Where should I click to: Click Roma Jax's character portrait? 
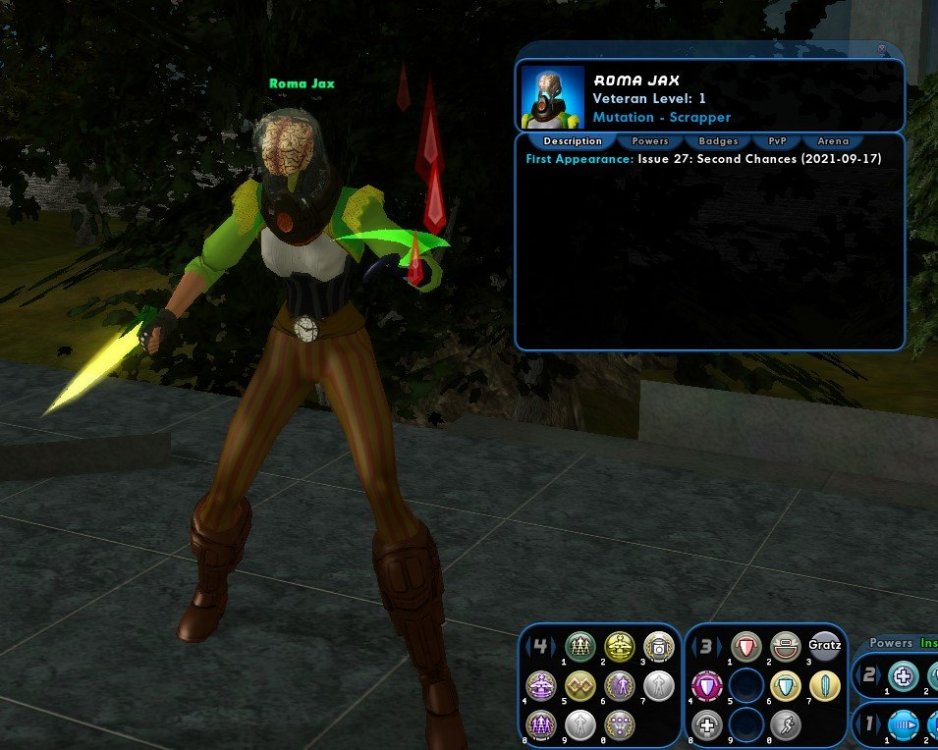click(x=552, y=97)
